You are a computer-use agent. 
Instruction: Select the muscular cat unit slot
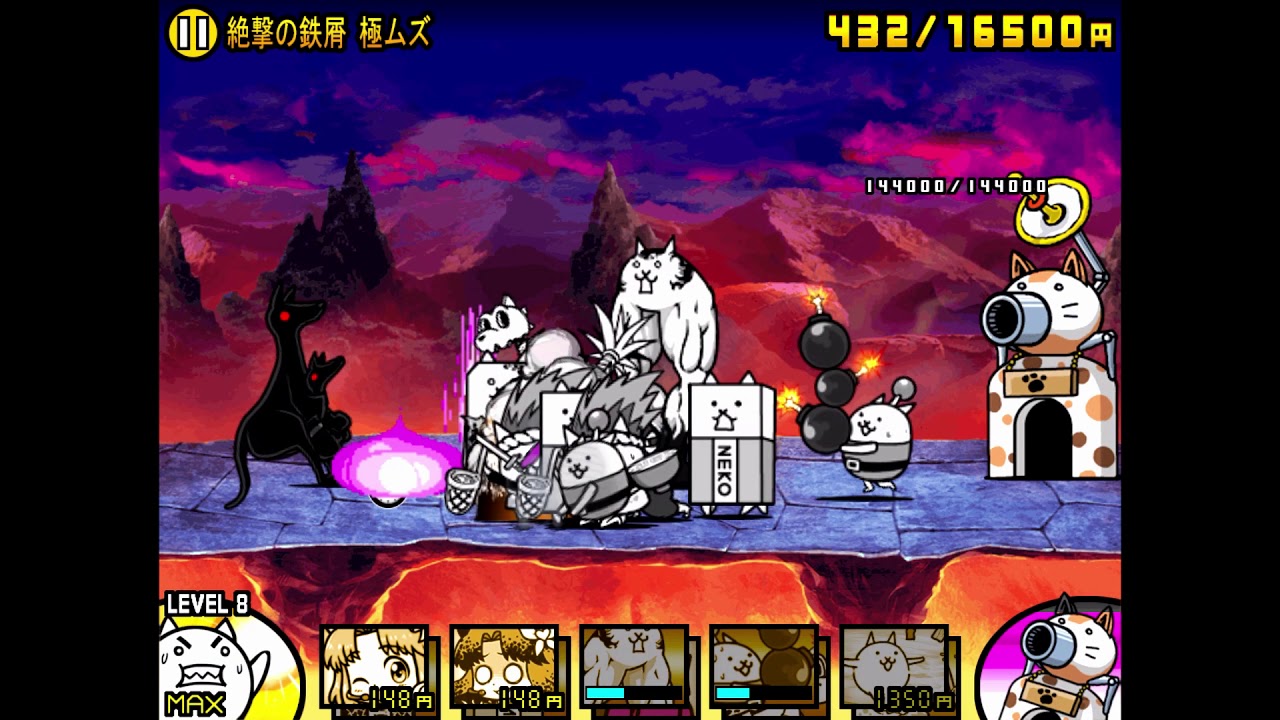[x=634, y=667]
